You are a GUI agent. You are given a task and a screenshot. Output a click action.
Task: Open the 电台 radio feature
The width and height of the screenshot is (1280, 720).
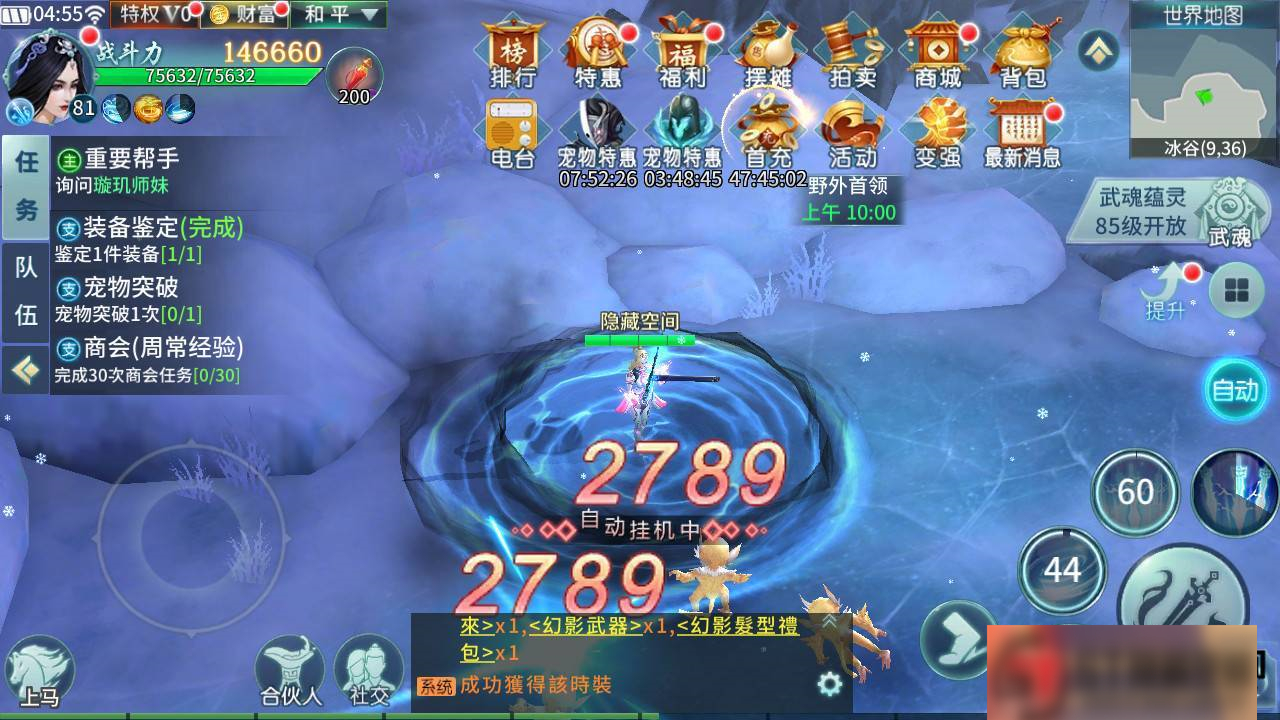[x=510, y=133]
